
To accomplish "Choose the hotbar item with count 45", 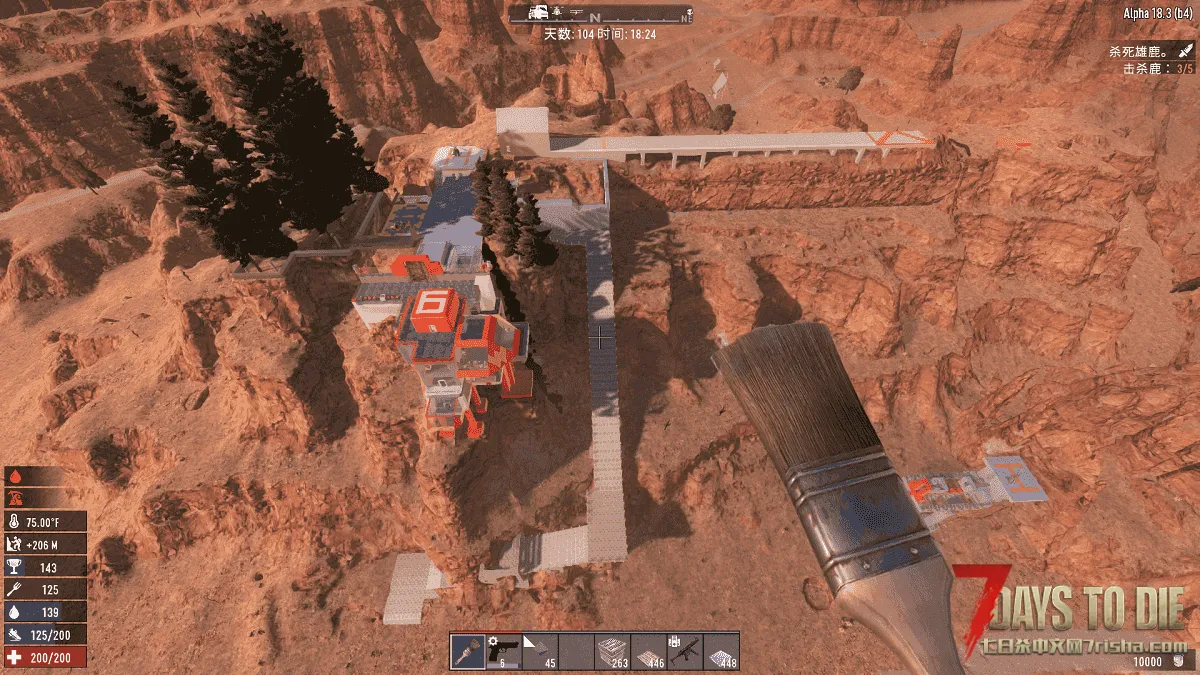I will tap(540, 651).
